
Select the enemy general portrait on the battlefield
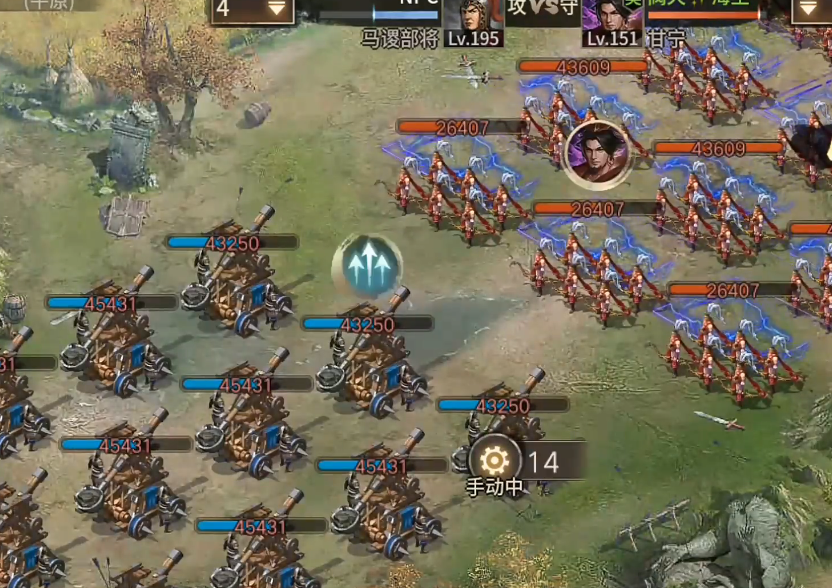597,153
